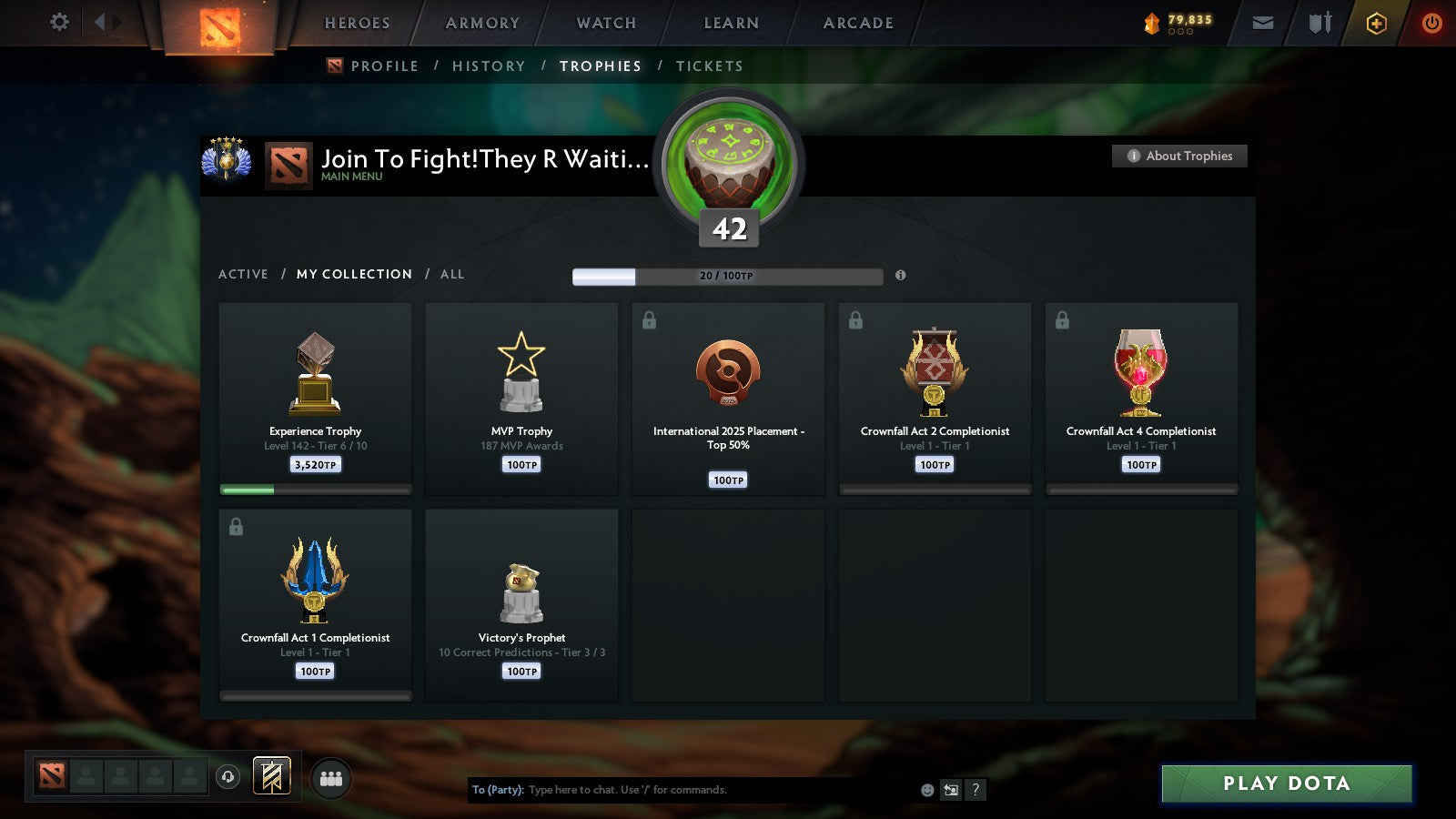
Task: Switch to the HISTORY tab
Action: pyautogui.click(x=489, y=66)
